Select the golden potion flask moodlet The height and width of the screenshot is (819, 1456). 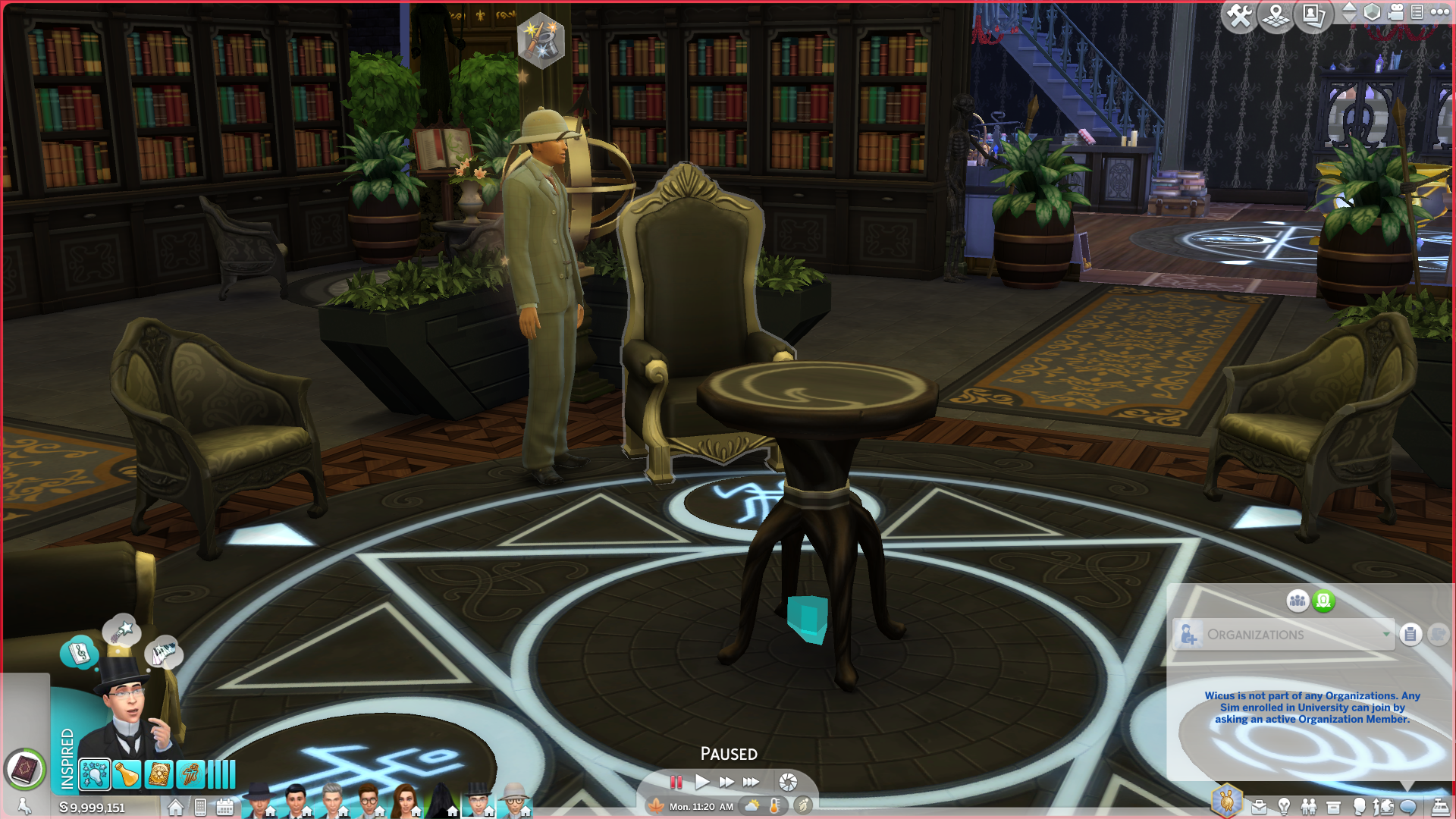127,775
